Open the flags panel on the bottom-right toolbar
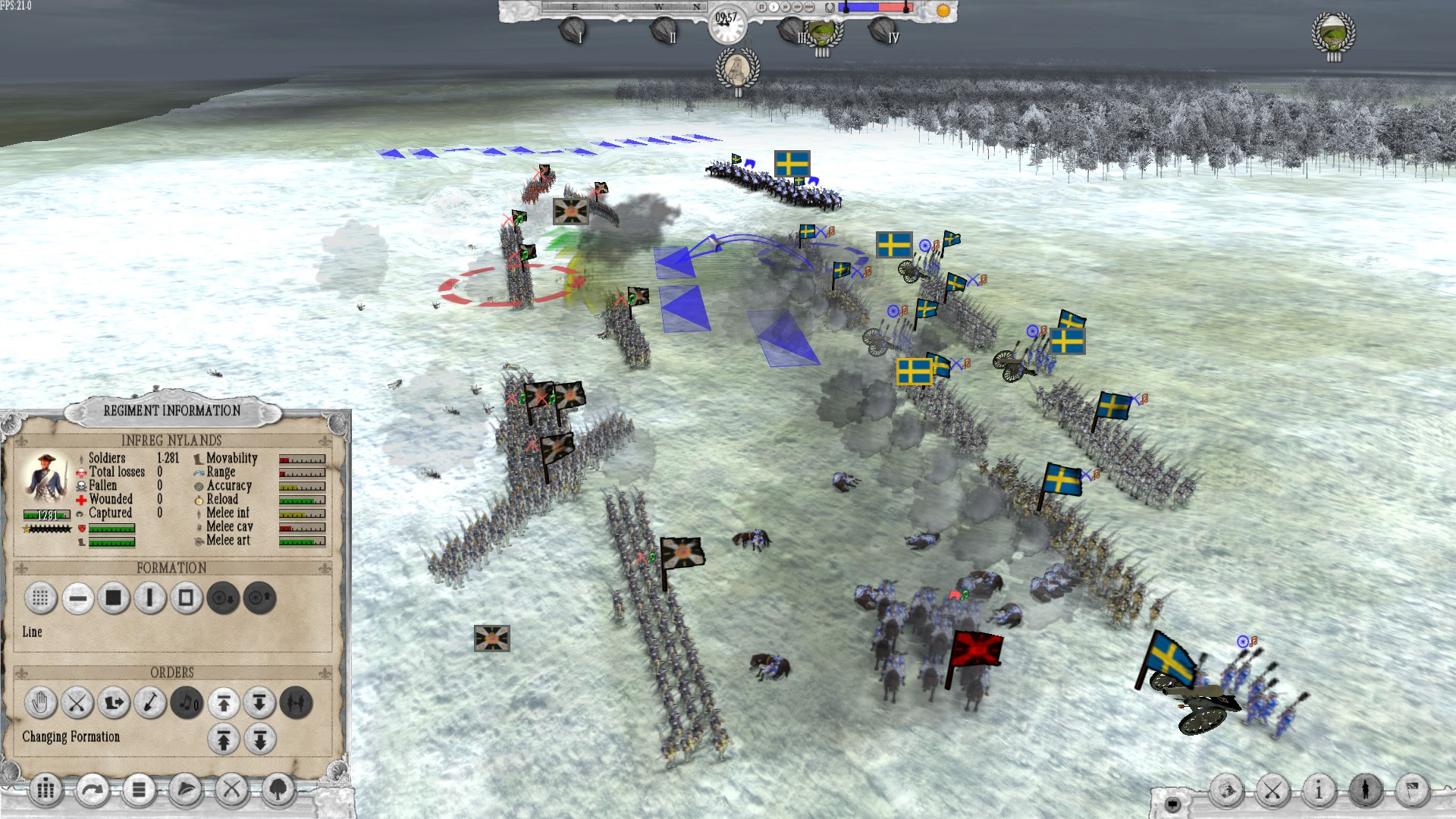1456x819 pixels. click(1412, 790)
